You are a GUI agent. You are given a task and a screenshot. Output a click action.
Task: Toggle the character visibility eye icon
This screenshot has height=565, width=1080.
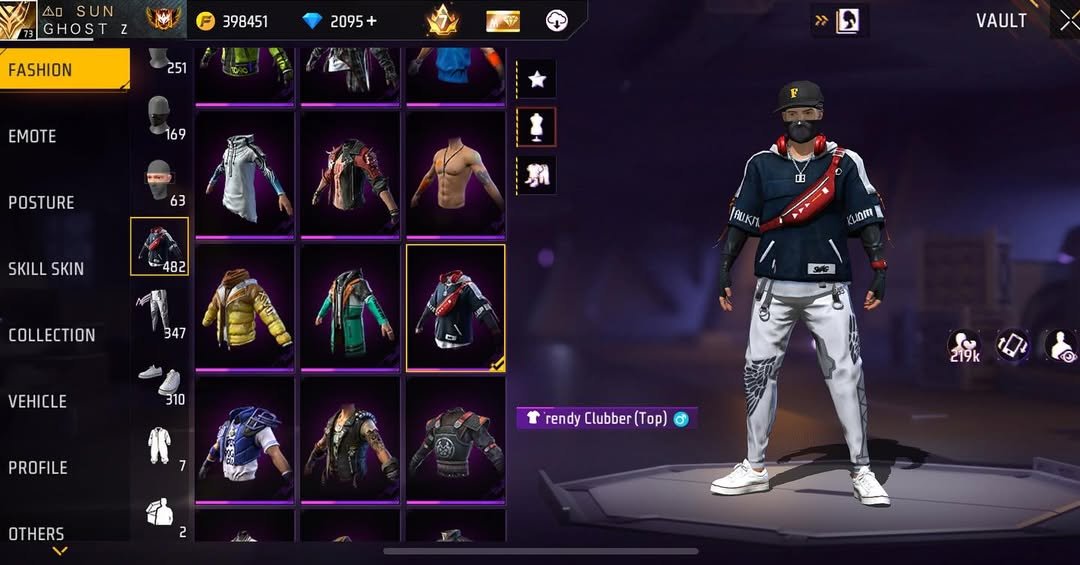(1062, 346)
